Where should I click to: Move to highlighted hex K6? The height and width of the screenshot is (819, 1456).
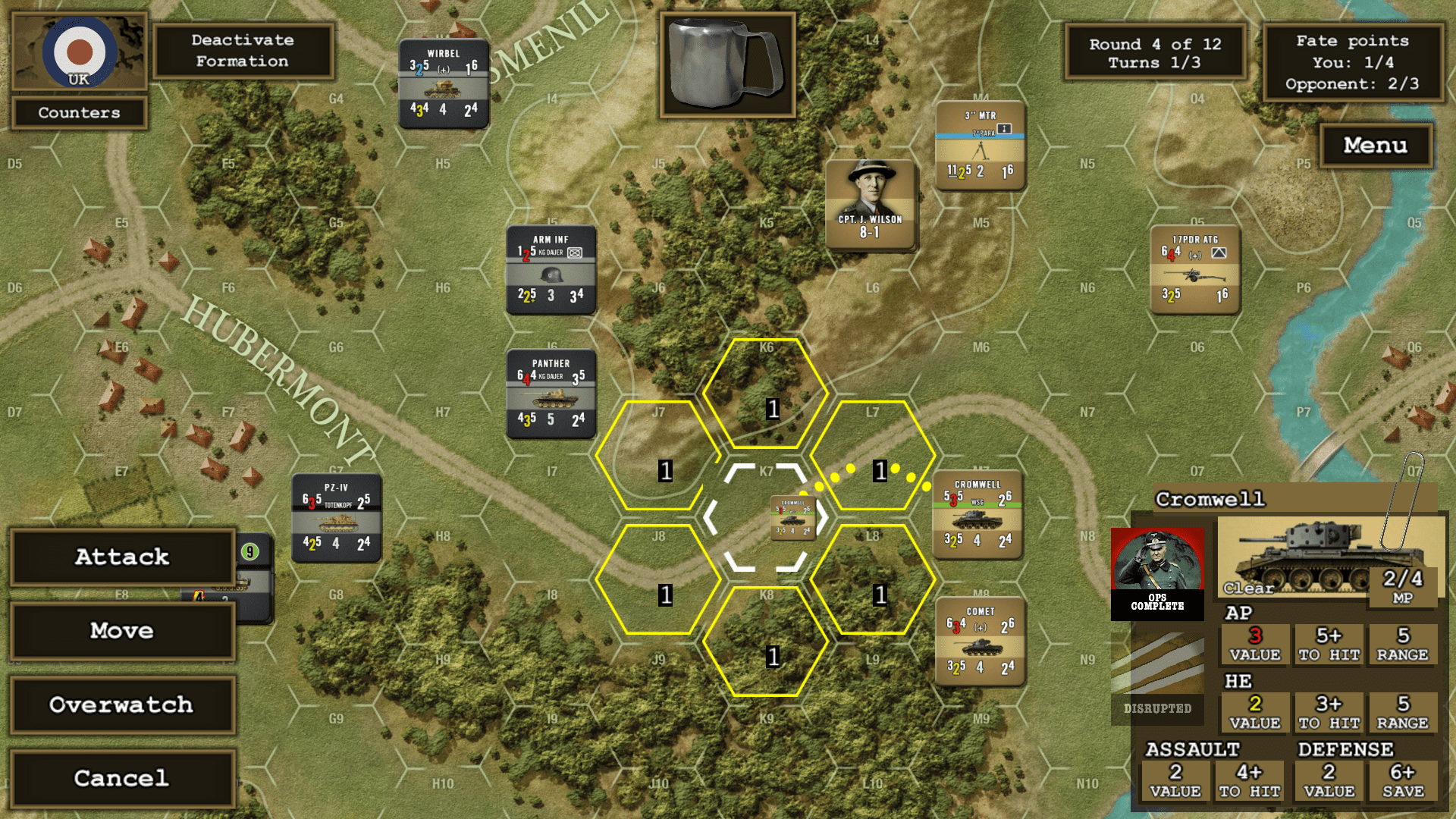click(x=766, y=393)
